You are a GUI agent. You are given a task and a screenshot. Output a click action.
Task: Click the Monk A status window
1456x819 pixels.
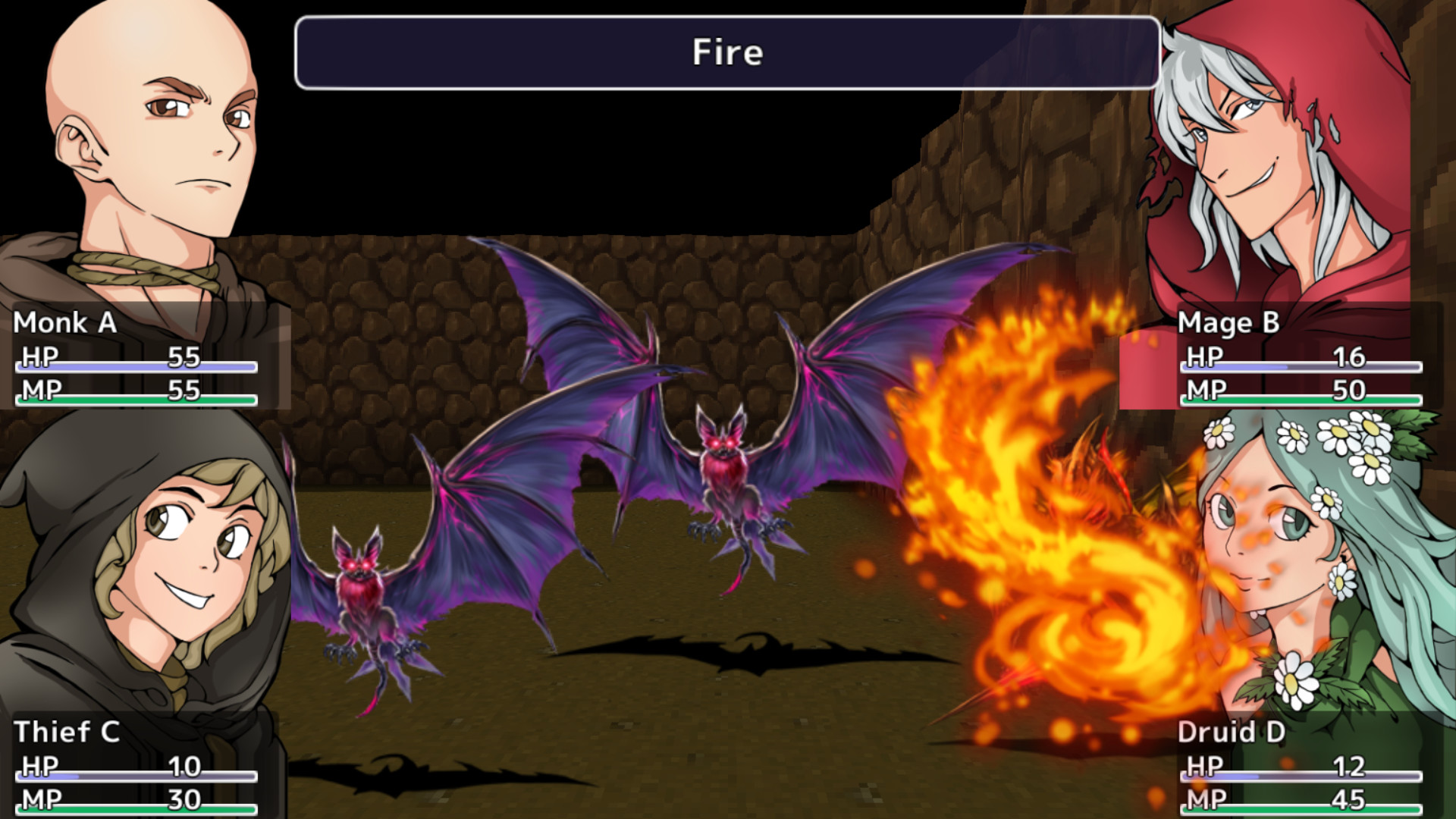pyautogui.click(x=144, y=356)
